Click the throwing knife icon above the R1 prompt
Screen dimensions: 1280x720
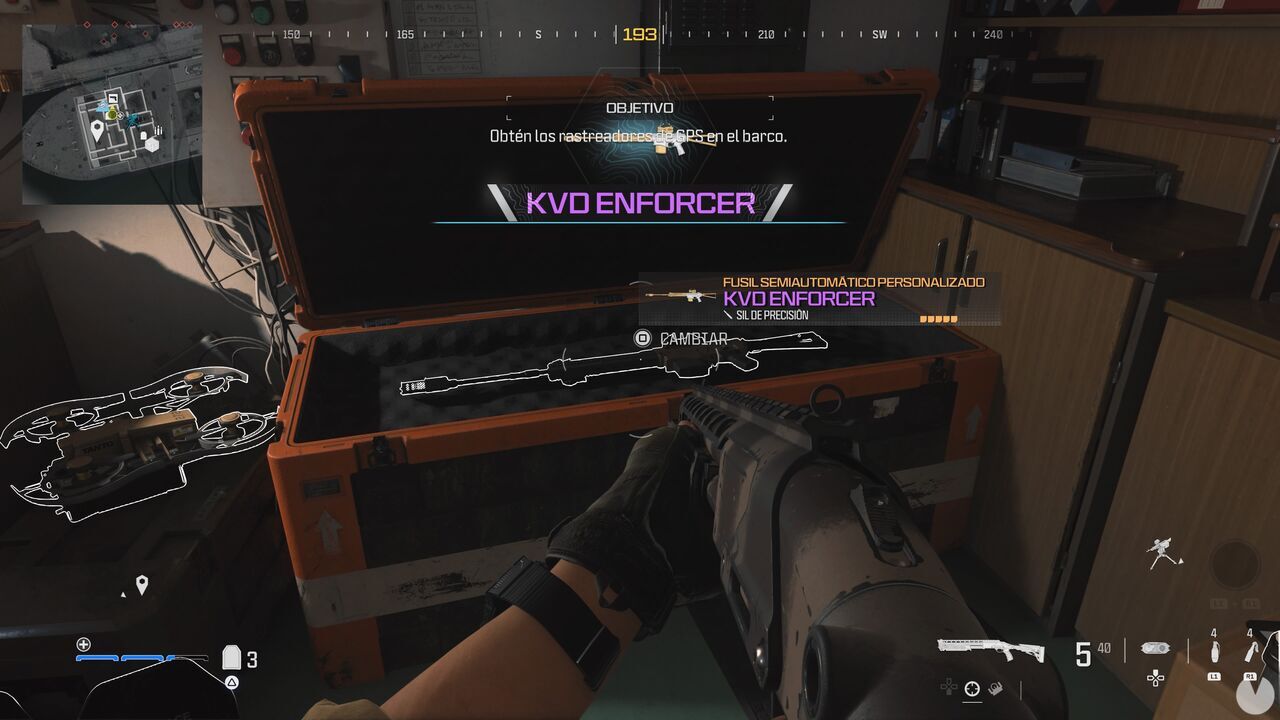coord(1250,654)
